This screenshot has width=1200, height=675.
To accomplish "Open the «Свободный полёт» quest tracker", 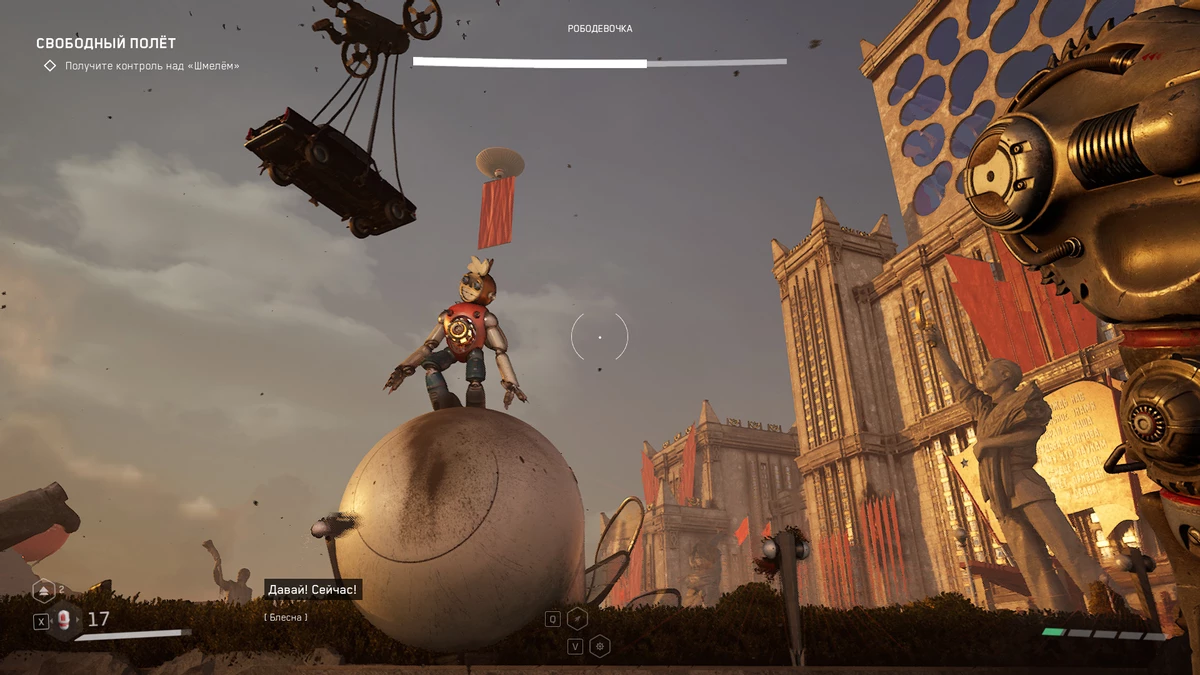I will coord(106,43).
